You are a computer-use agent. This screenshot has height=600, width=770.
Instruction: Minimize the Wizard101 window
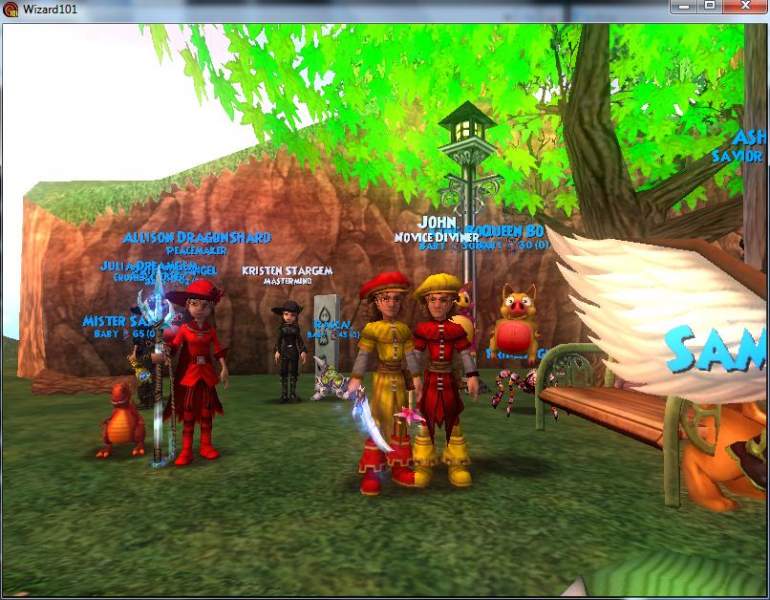tap(685, 6)
